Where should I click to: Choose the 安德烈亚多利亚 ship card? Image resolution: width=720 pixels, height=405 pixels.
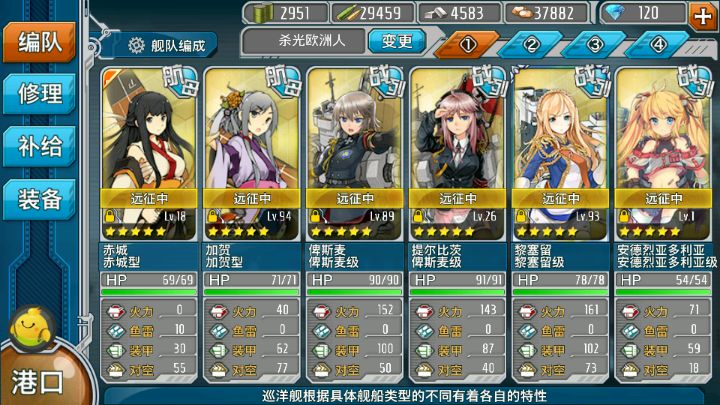pos(664,150)
